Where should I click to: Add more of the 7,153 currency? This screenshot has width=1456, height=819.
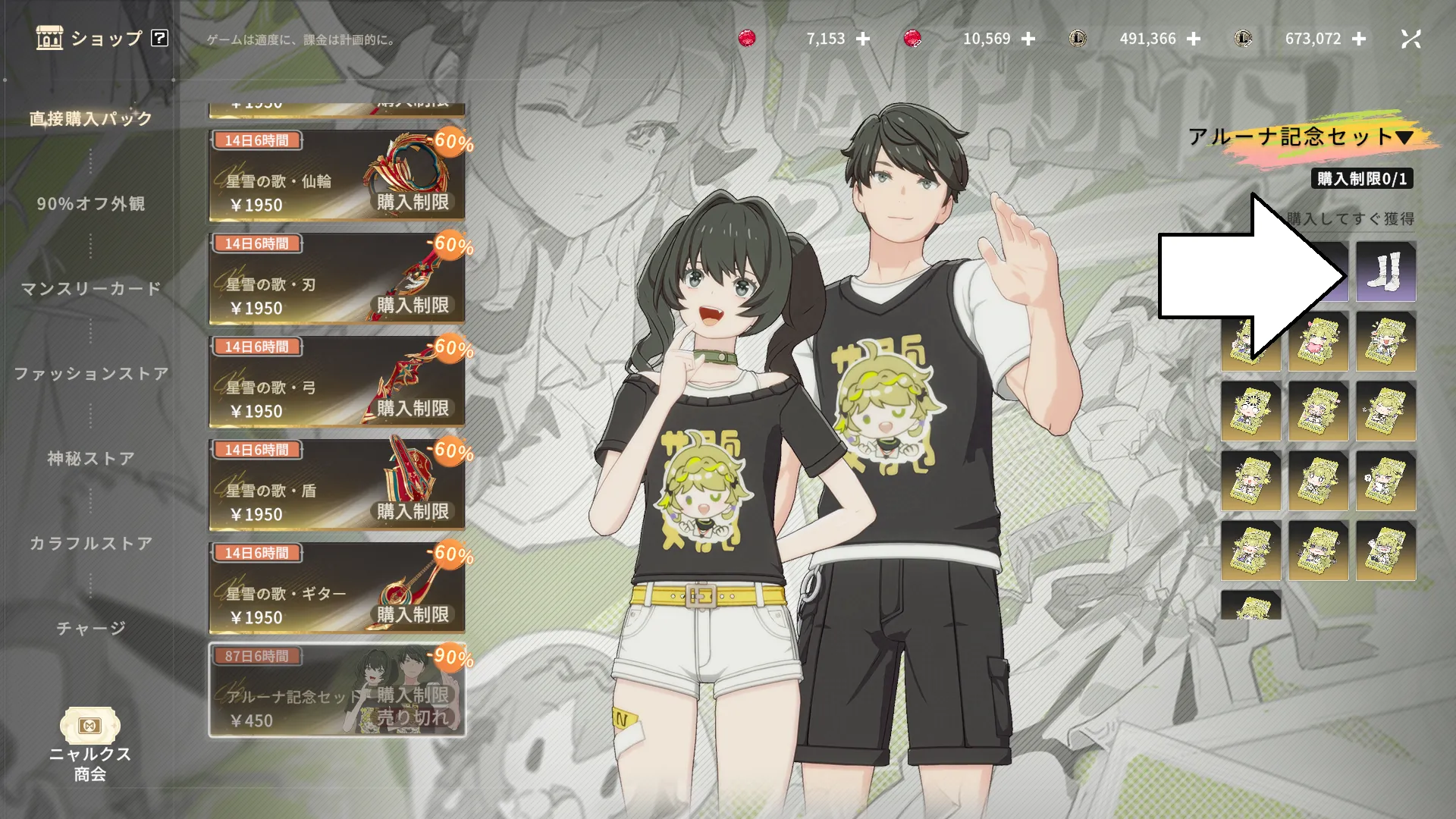point(863,39)
